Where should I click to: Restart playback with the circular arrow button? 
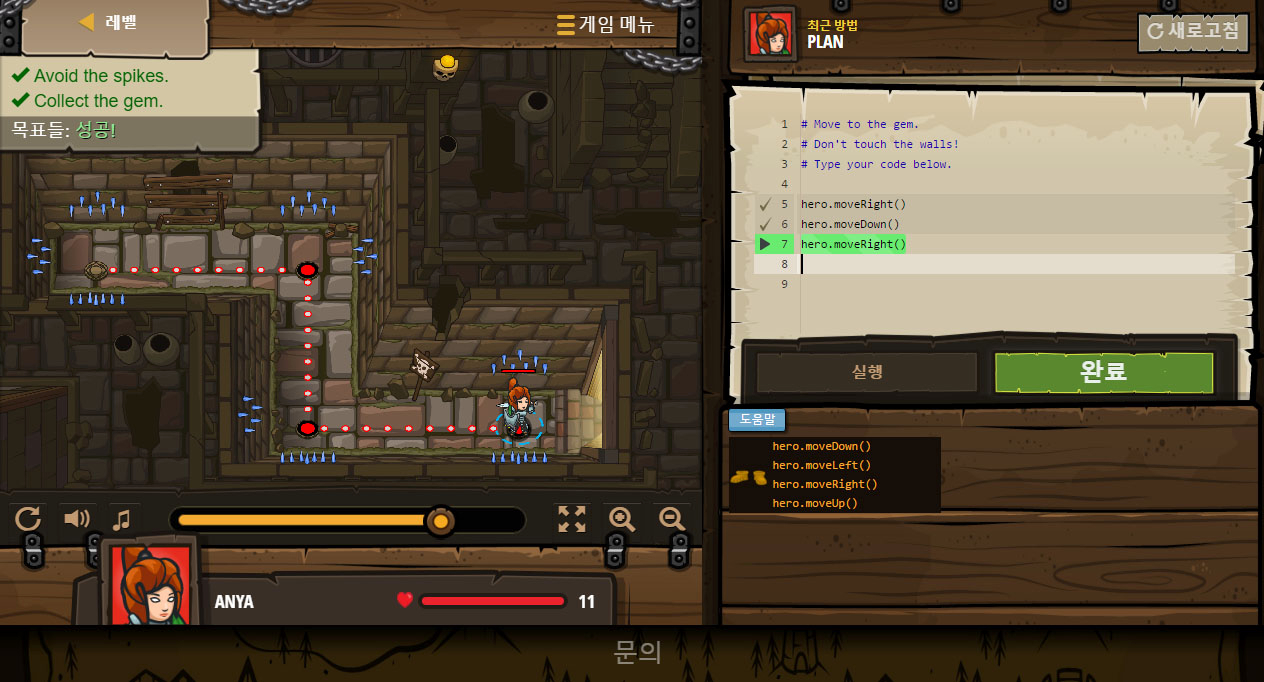[28, 518]
